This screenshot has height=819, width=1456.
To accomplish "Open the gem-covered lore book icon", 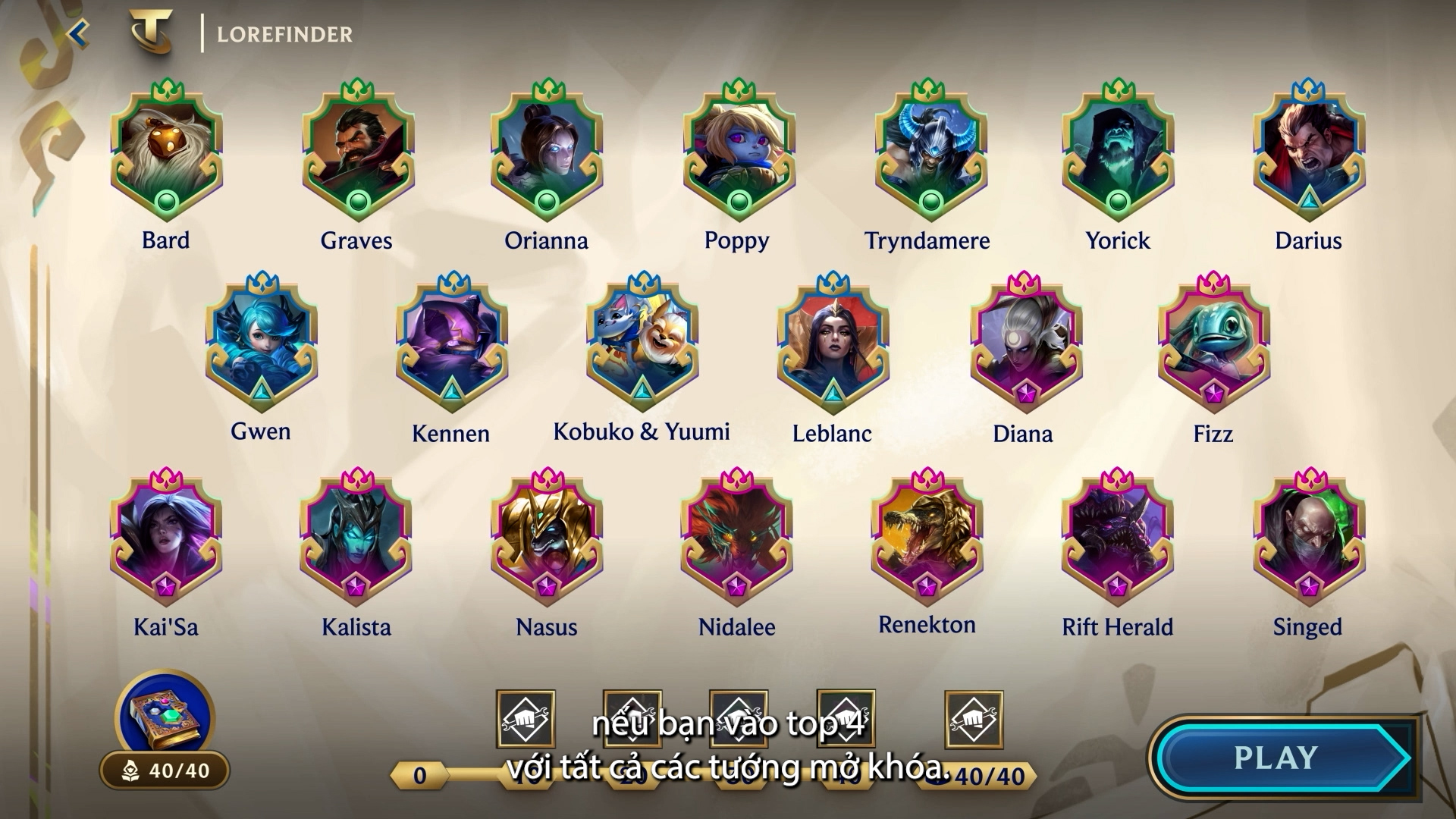I will (164, 717).
